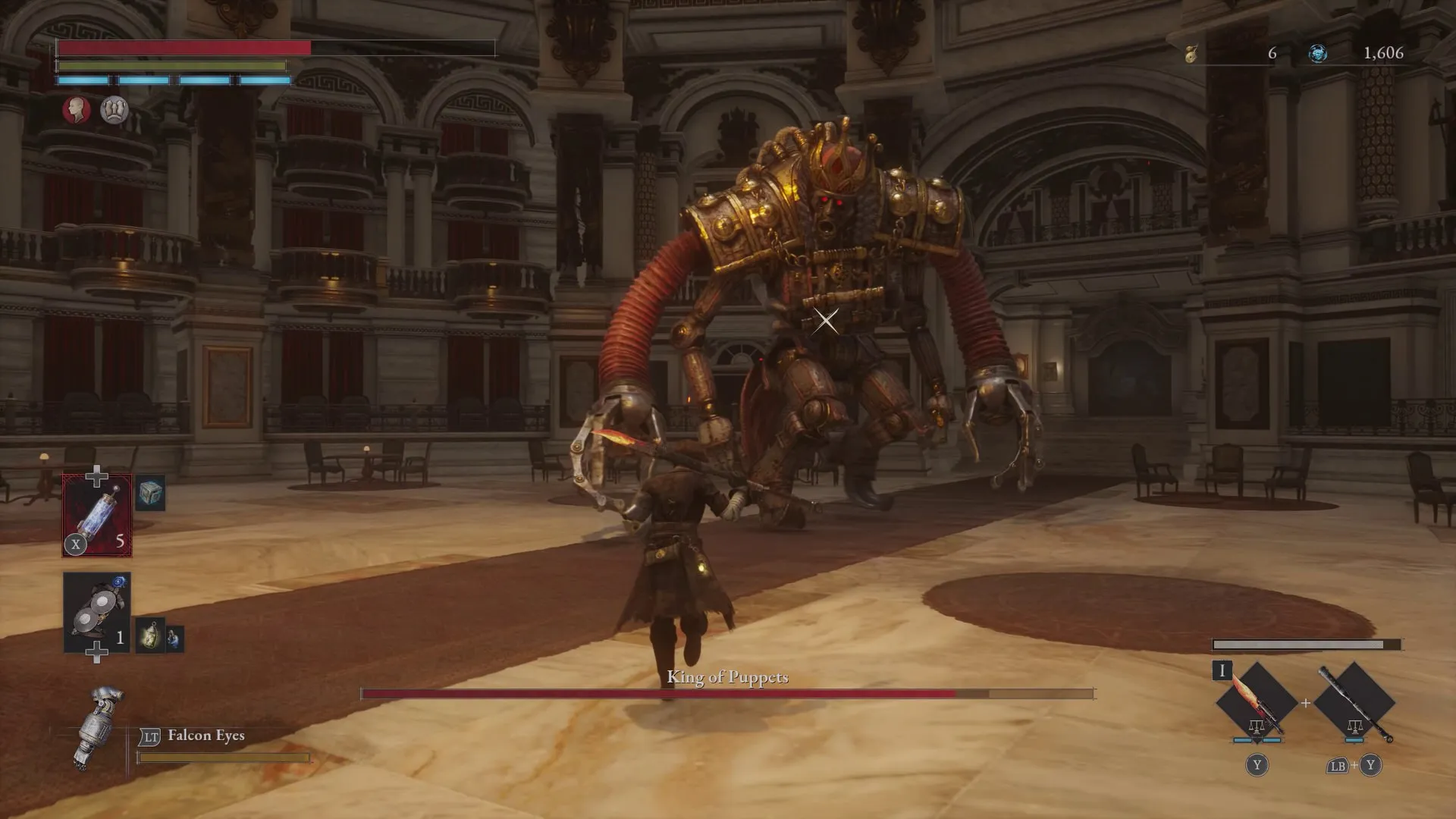The image size is (1456, 819).
Task: Click the small blue figure item icon
Action: click(x=174, y=639)
